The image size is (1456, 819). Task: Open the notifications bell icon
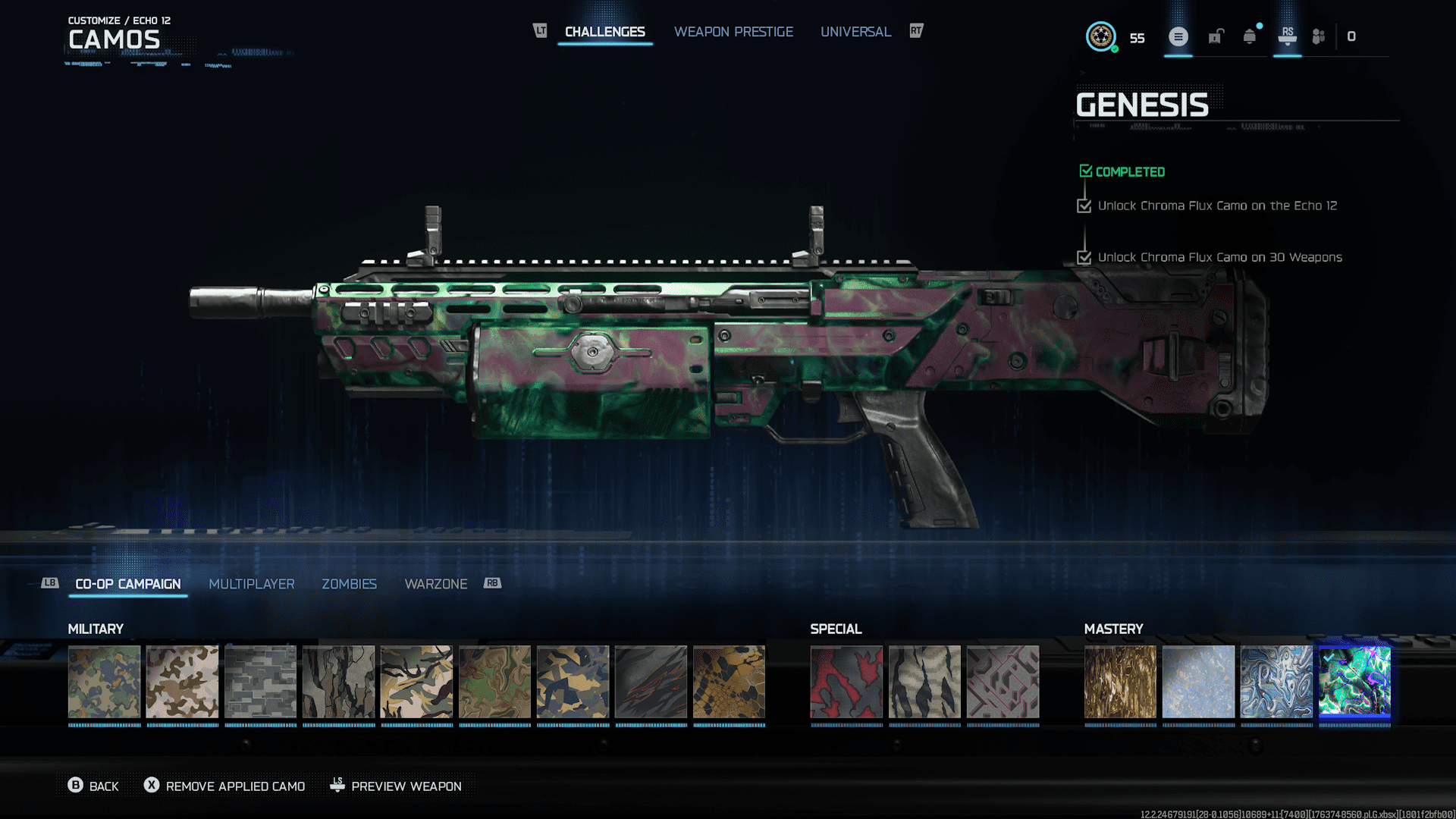[x=1250, y=36]
